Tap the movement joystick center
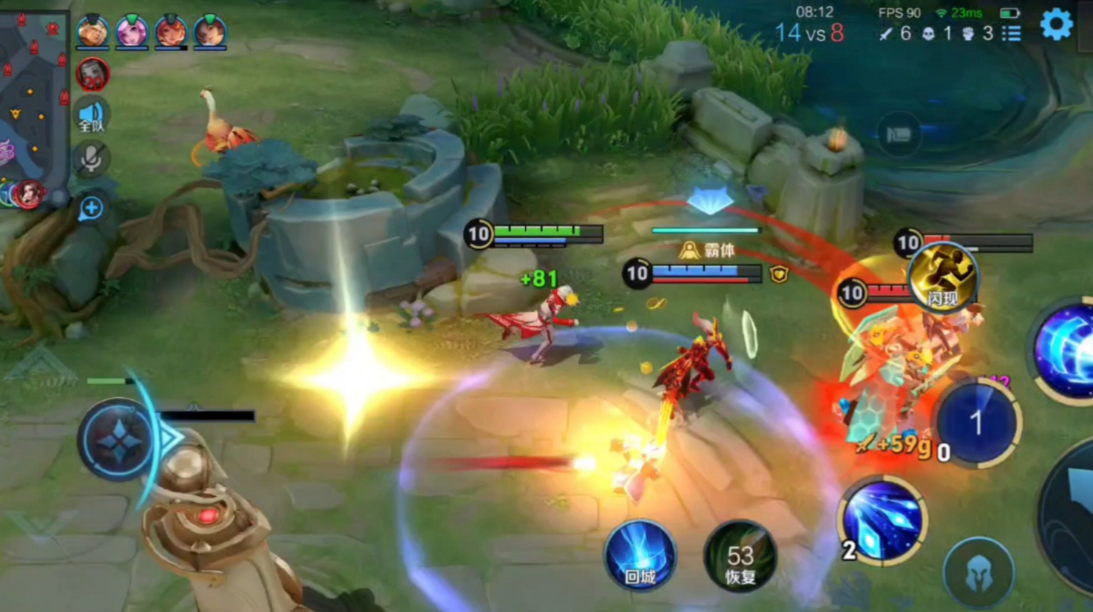This screenshot has width=1093, height=612. (x=120, y=438)
